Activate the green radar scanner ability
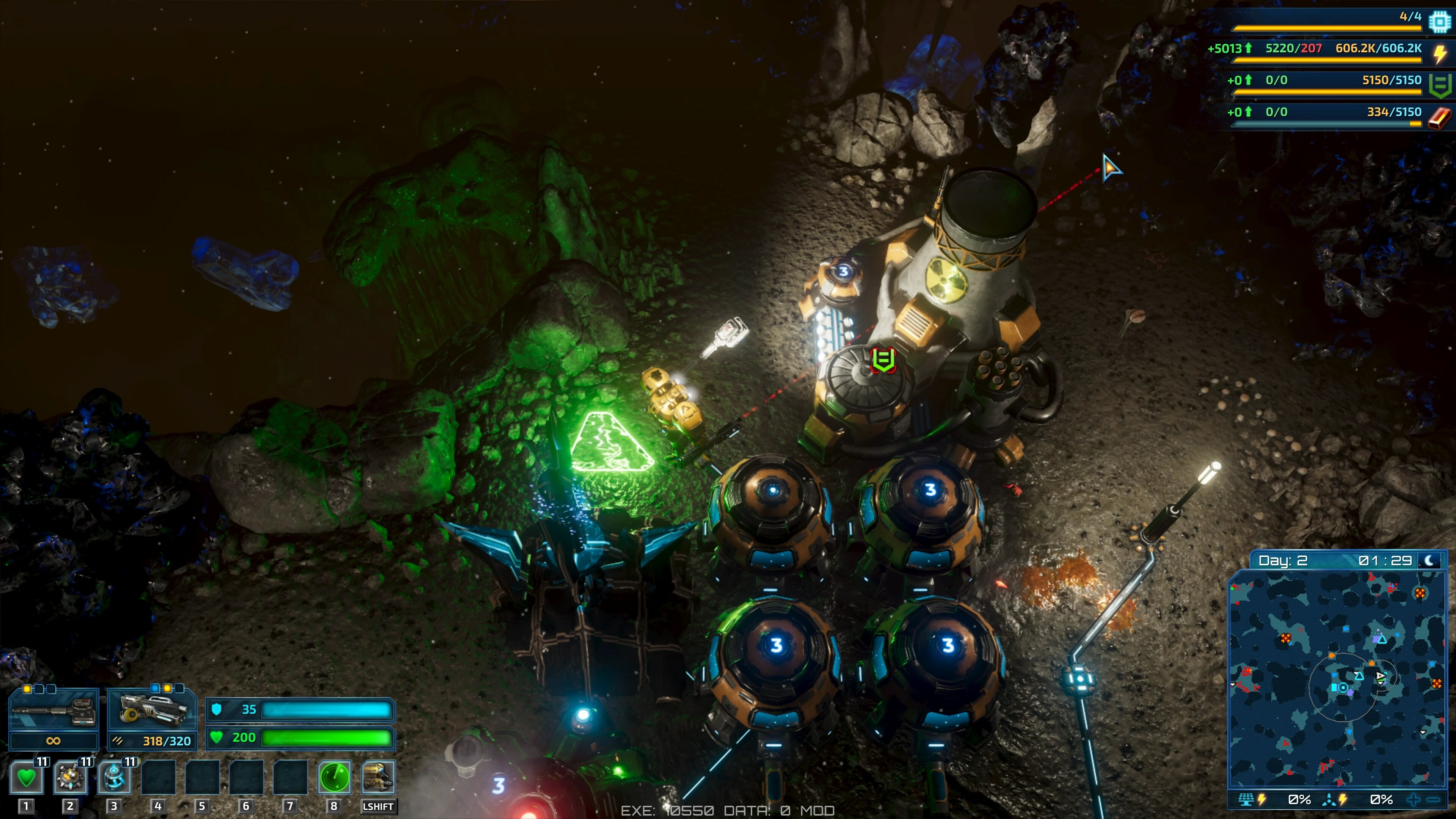 pos(334,778)
